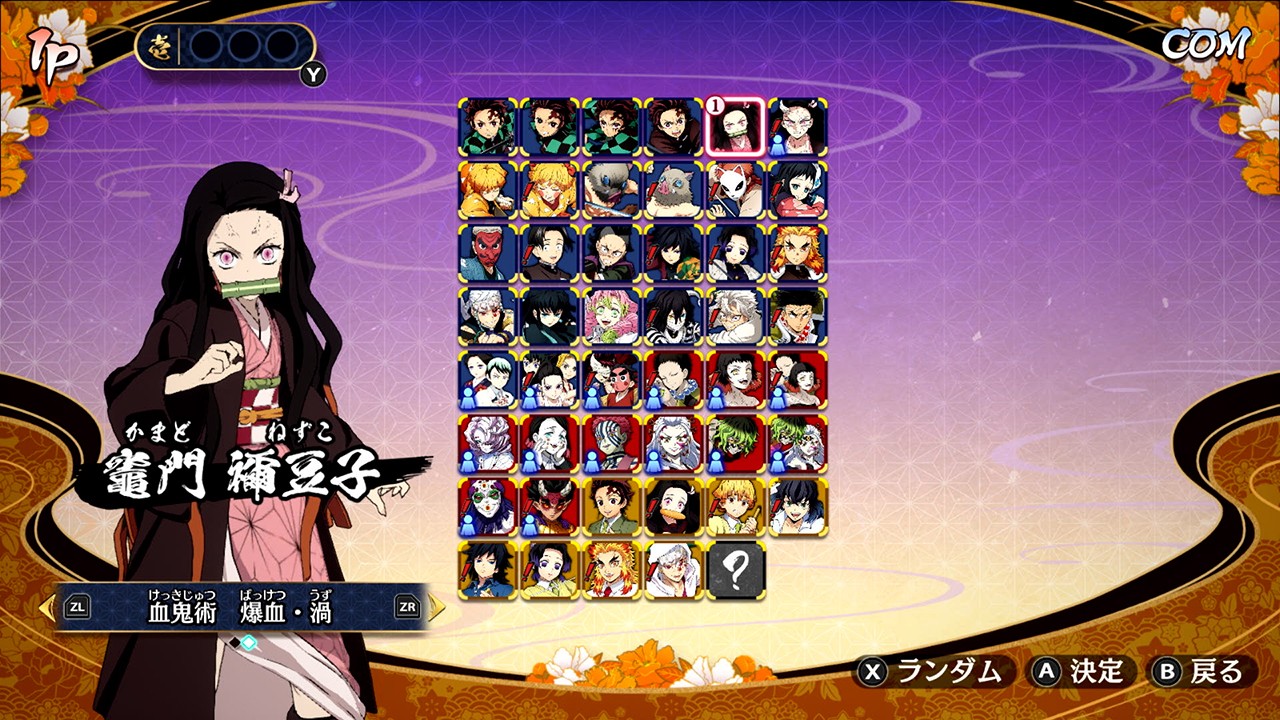This screenshot has width=1280, height=720.
Task: Pick Academy Nezuko holding bread in mouth
Action: pos(674,507)
